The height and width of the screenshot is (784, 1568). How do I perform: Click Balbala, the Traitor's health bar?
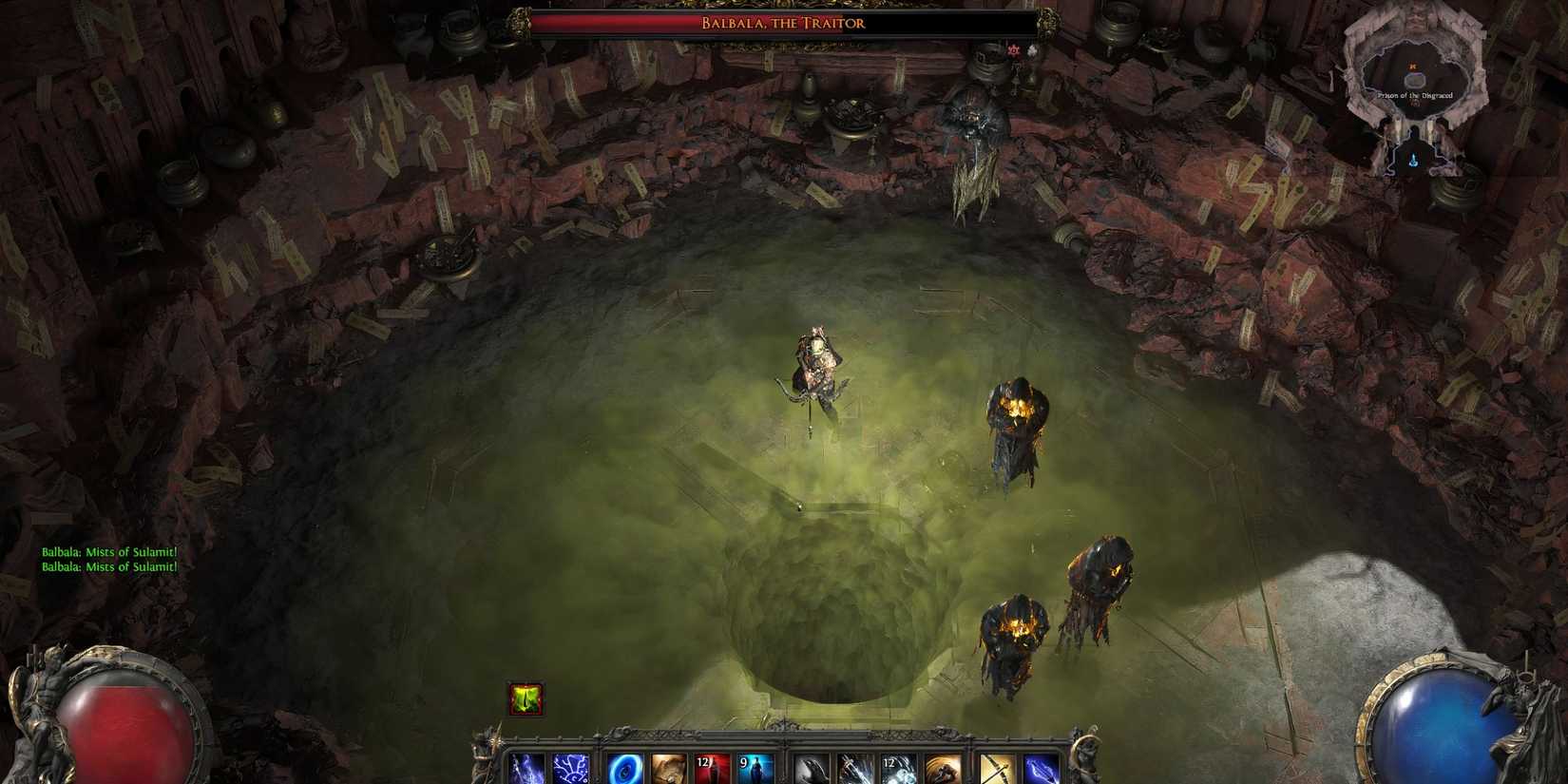point(781,22)
